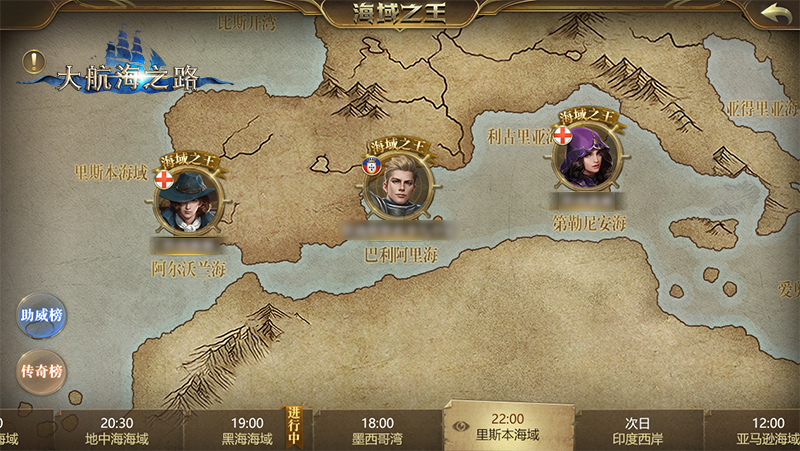Select the 18:00 墨西哥湾 time slot
This screenshot has width=800, height=451.
point(377,430)
